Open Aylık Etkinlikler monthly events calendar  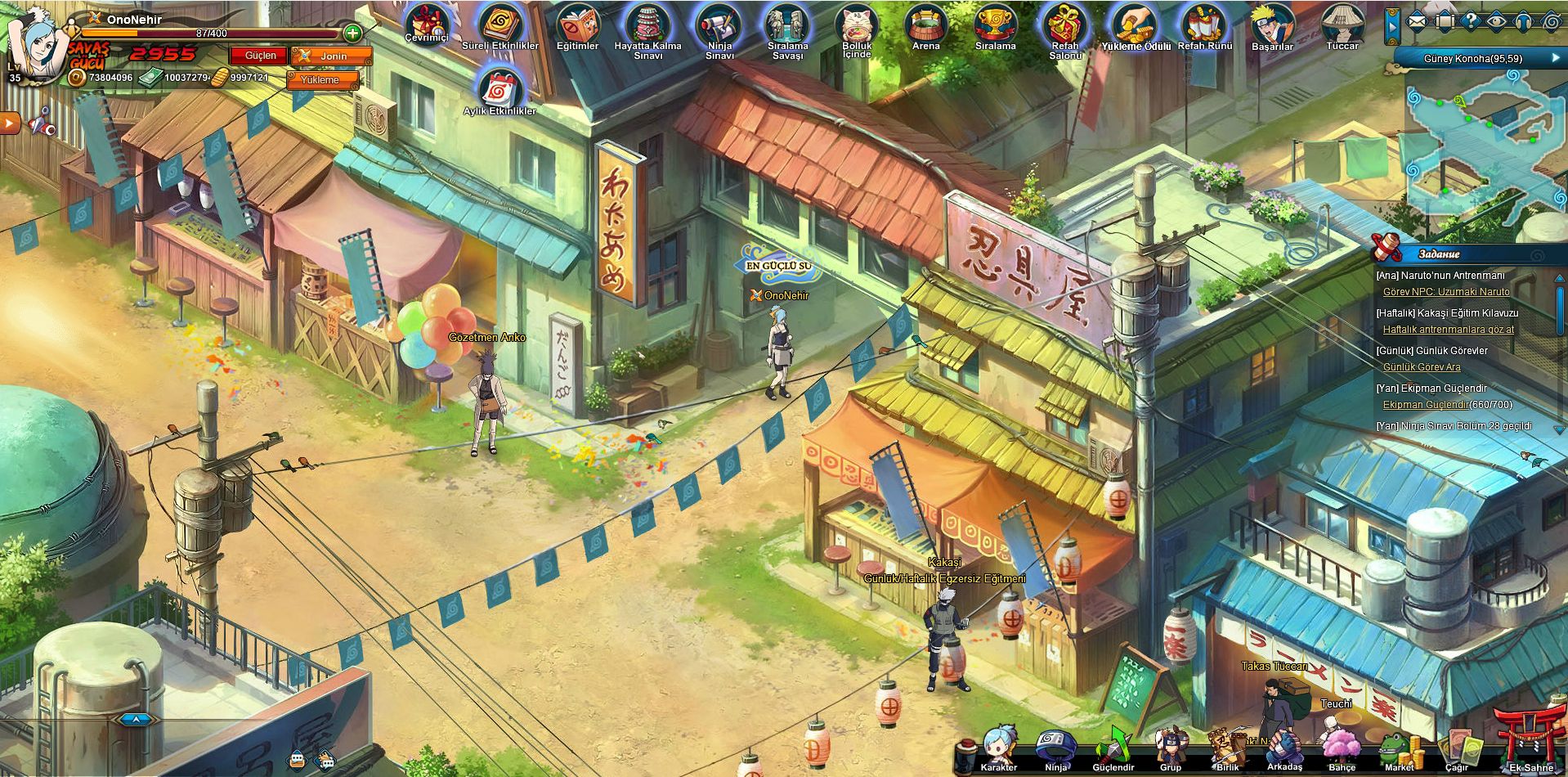(500, 88)
